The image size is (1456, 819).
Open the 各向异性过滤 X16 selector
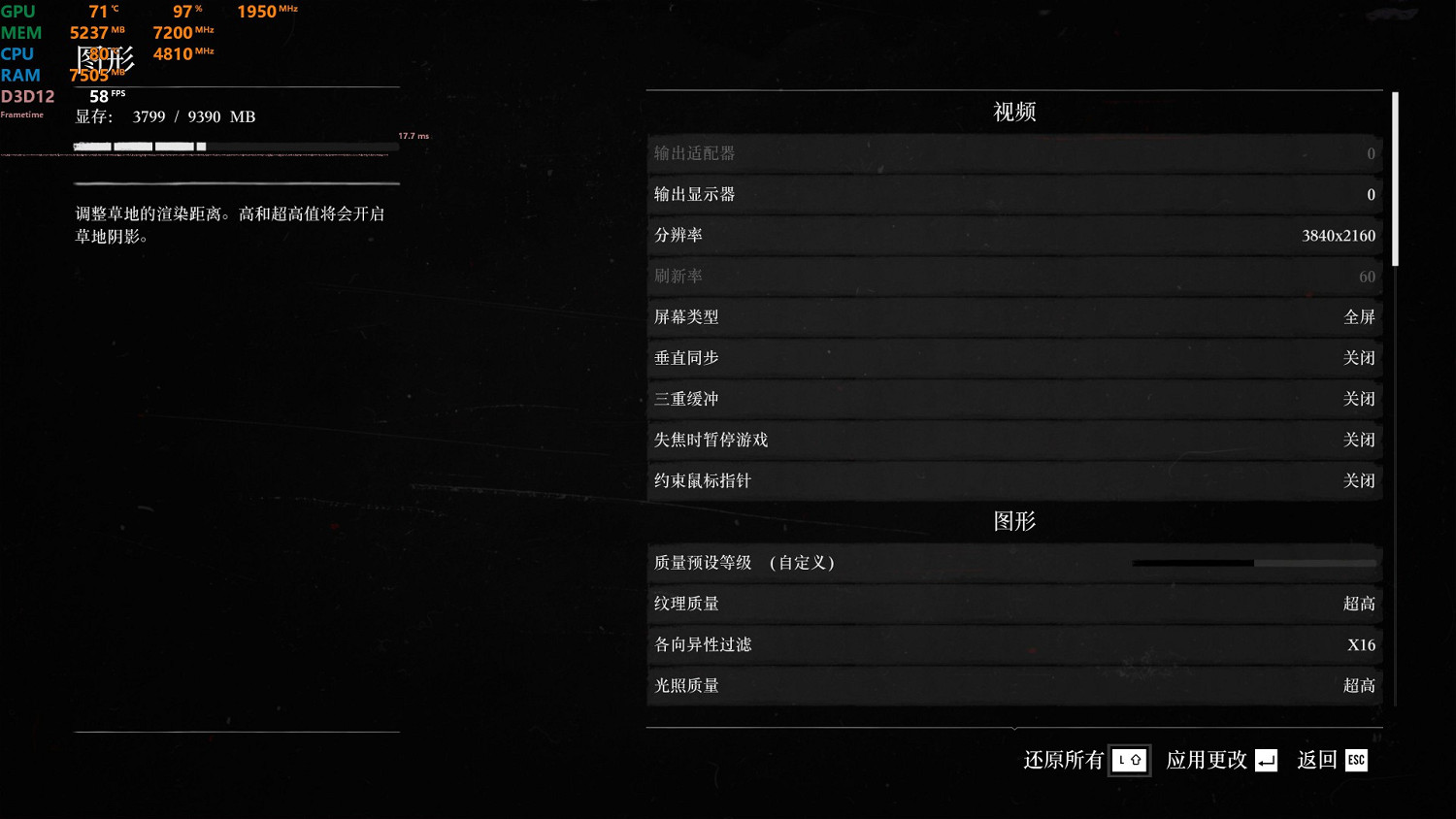pyautogui.click(x=1014, y=644)
